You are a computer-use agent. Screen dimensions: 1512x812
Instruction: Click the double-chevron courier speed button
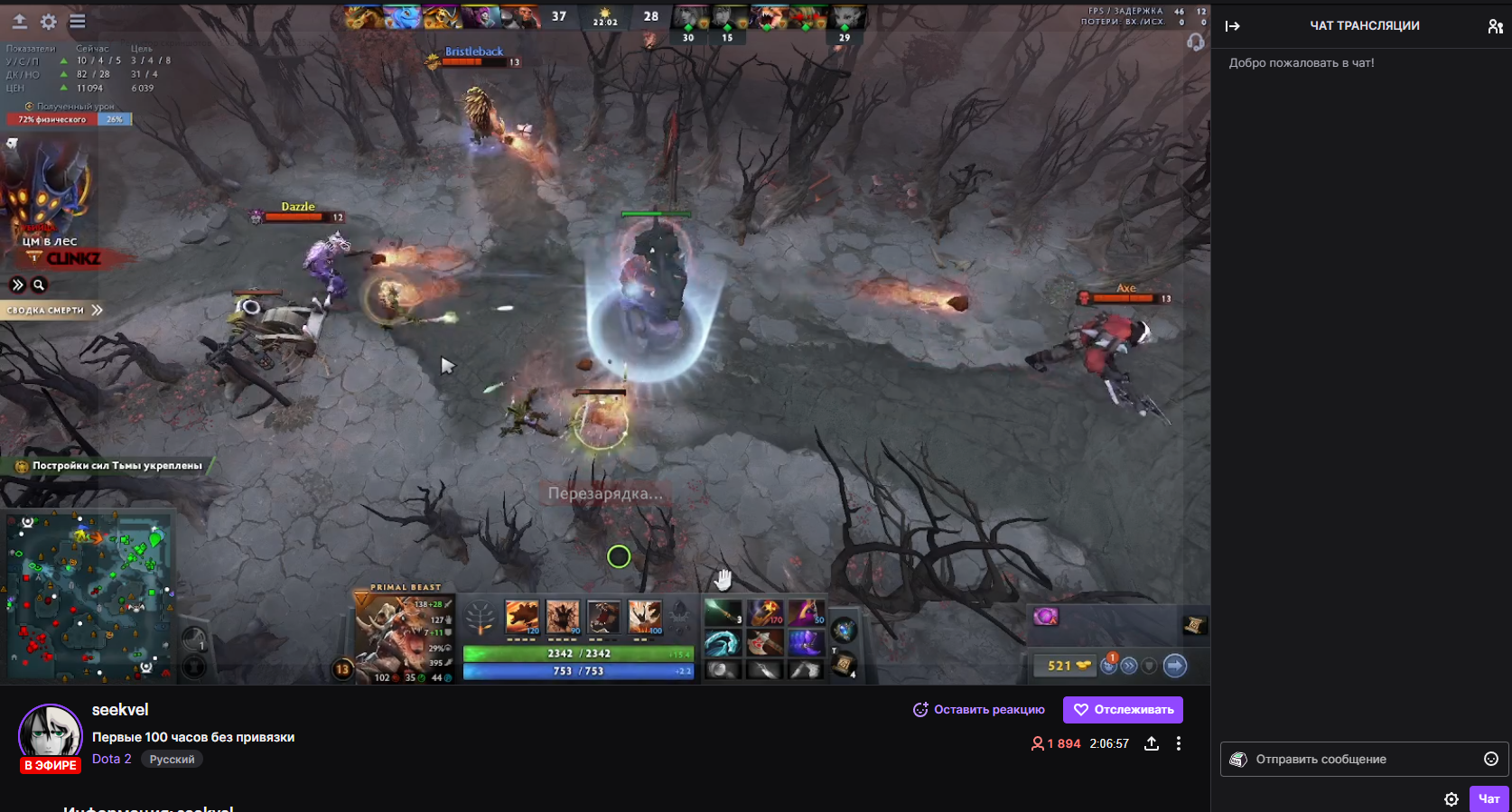1129,666
